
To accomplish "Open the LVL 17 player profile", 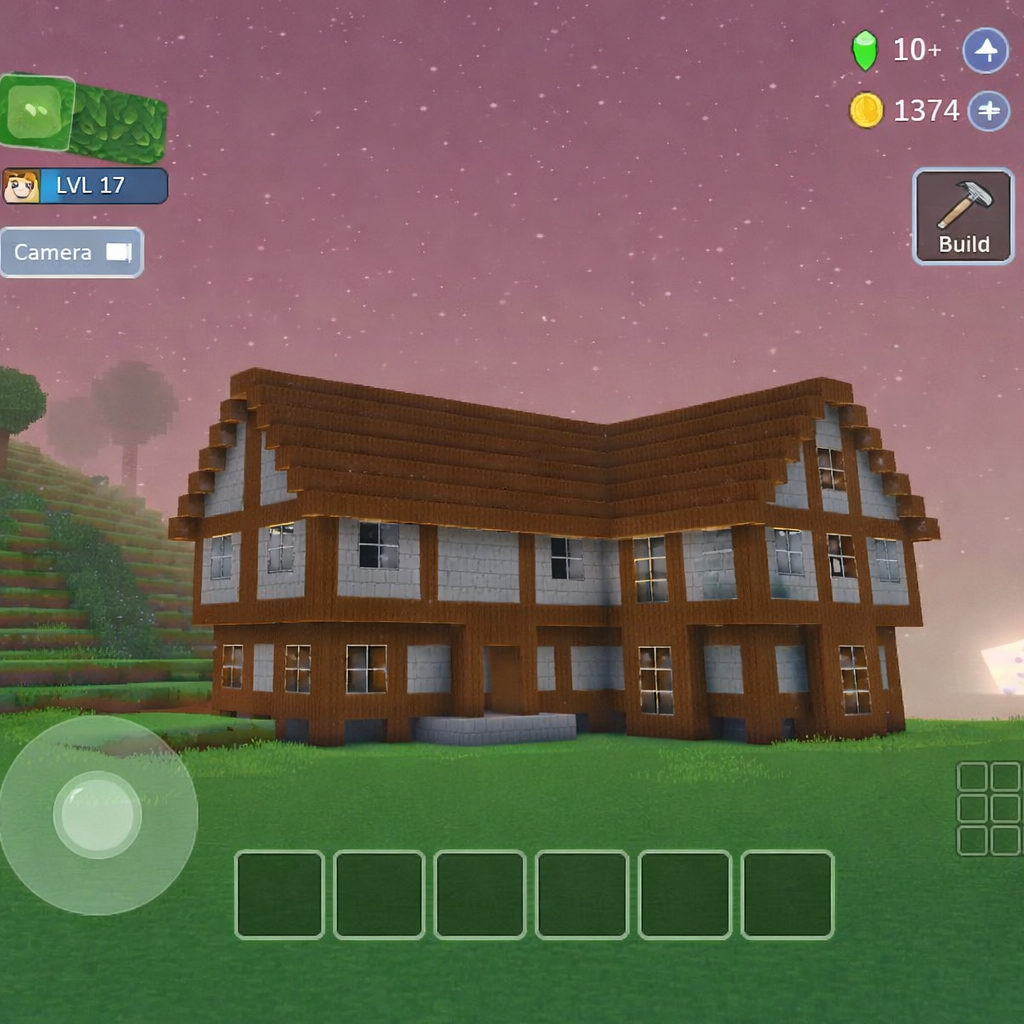I will click(x=85, y=186).
